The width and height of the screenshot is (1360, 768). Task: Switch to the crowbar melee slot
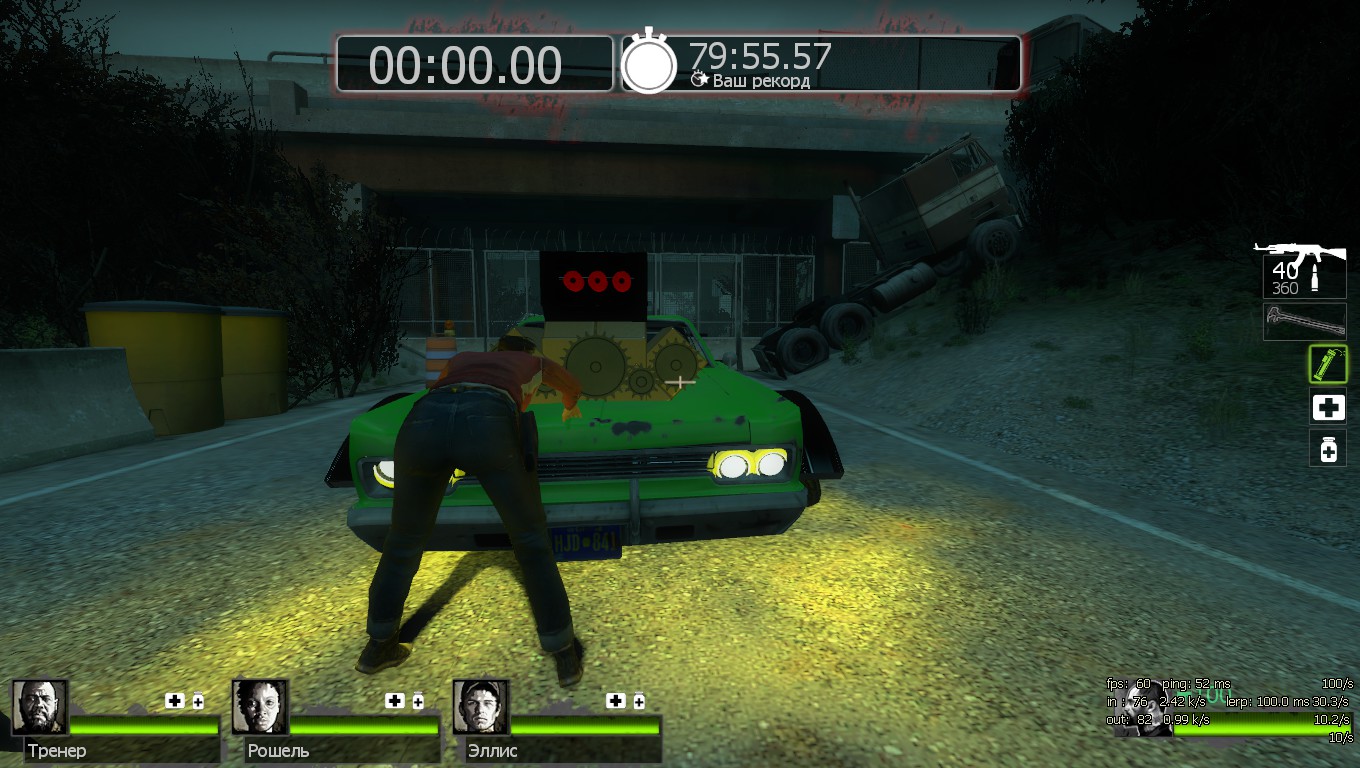1304,322
